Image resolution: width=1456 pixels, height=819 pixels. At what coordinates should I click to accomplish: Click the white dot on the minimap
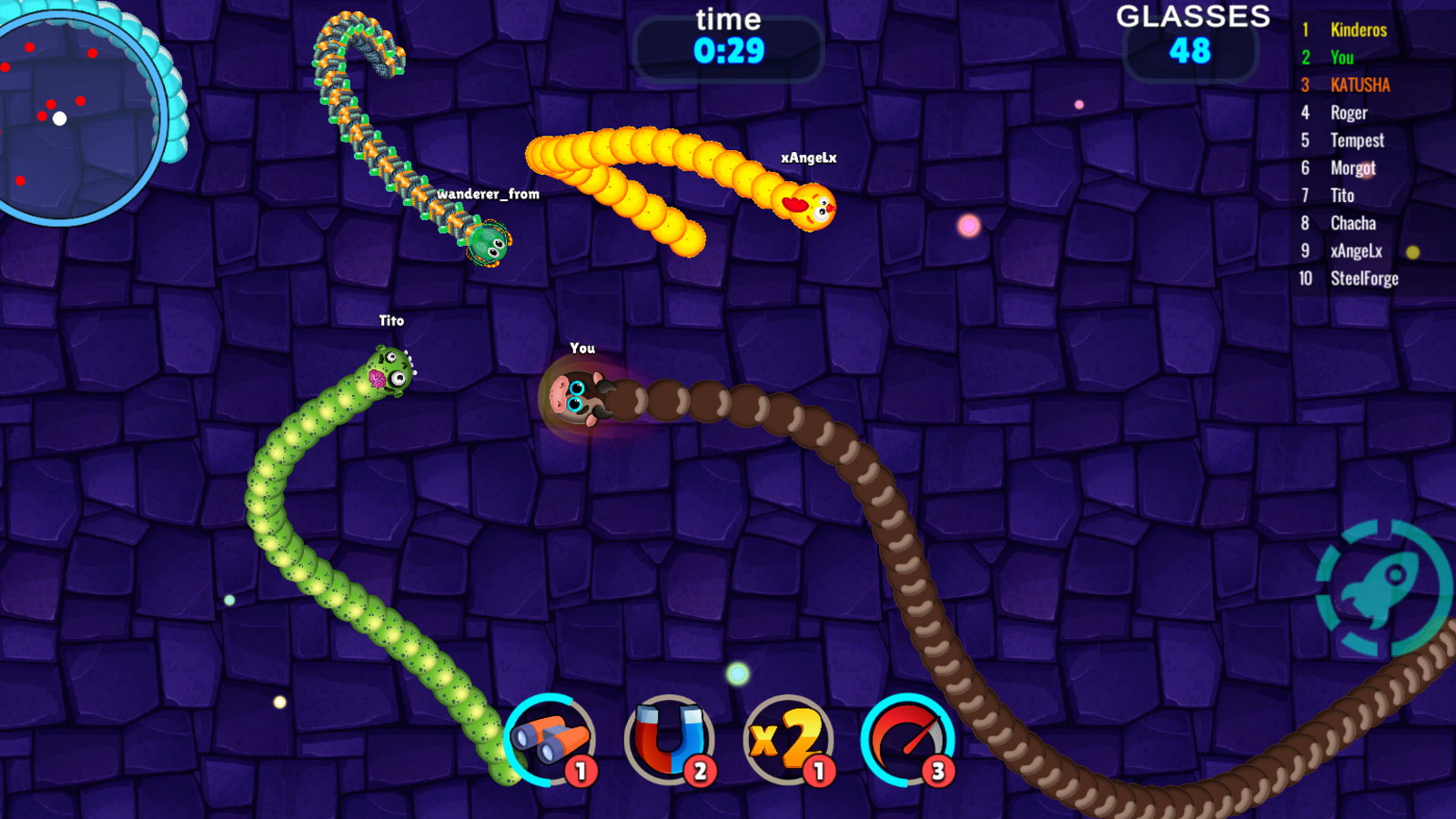pyautogui.click(x=61, y=116)
